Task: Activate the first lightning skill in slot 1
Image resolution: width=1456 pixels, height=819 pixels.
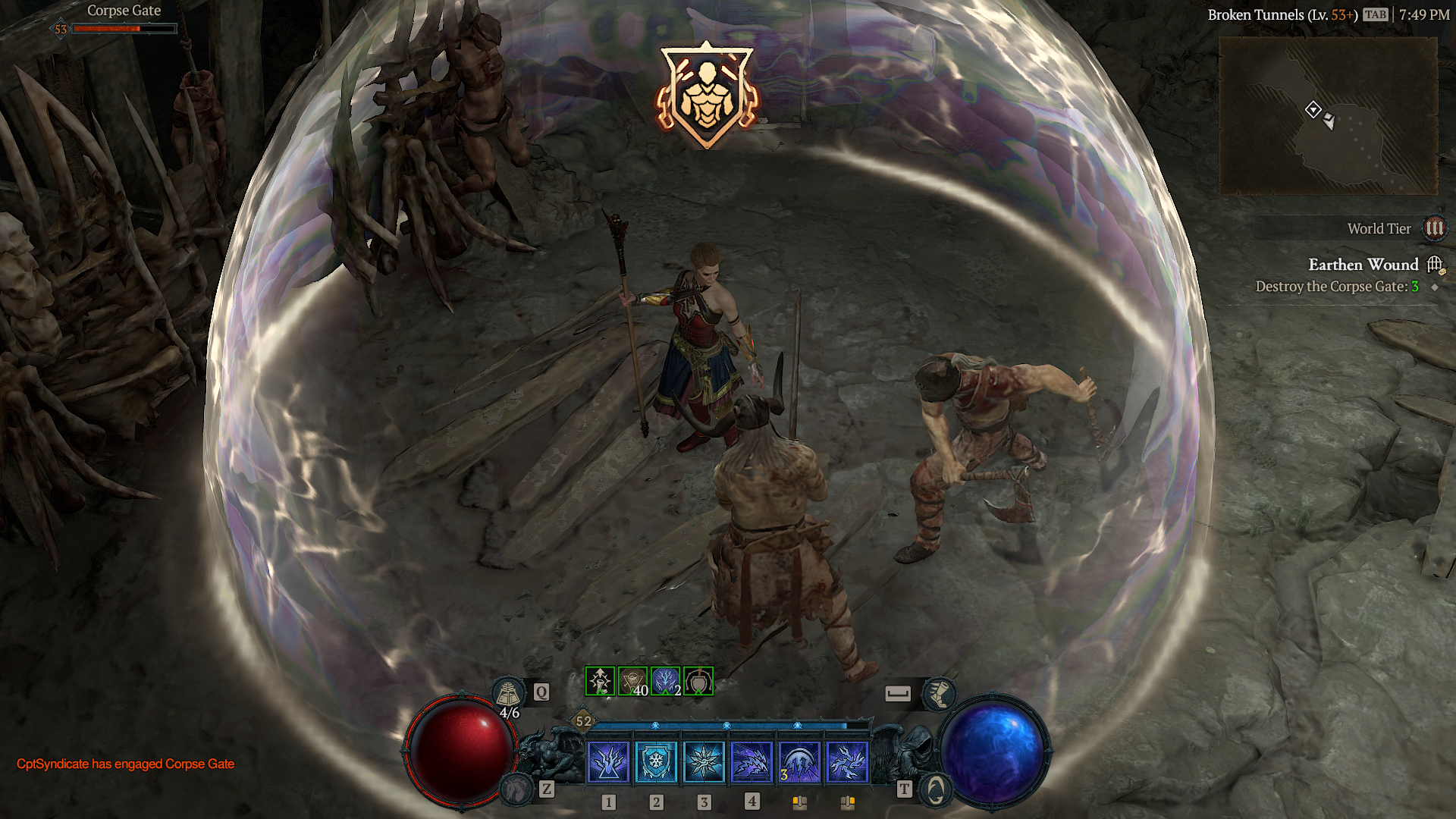Action: 609,761
